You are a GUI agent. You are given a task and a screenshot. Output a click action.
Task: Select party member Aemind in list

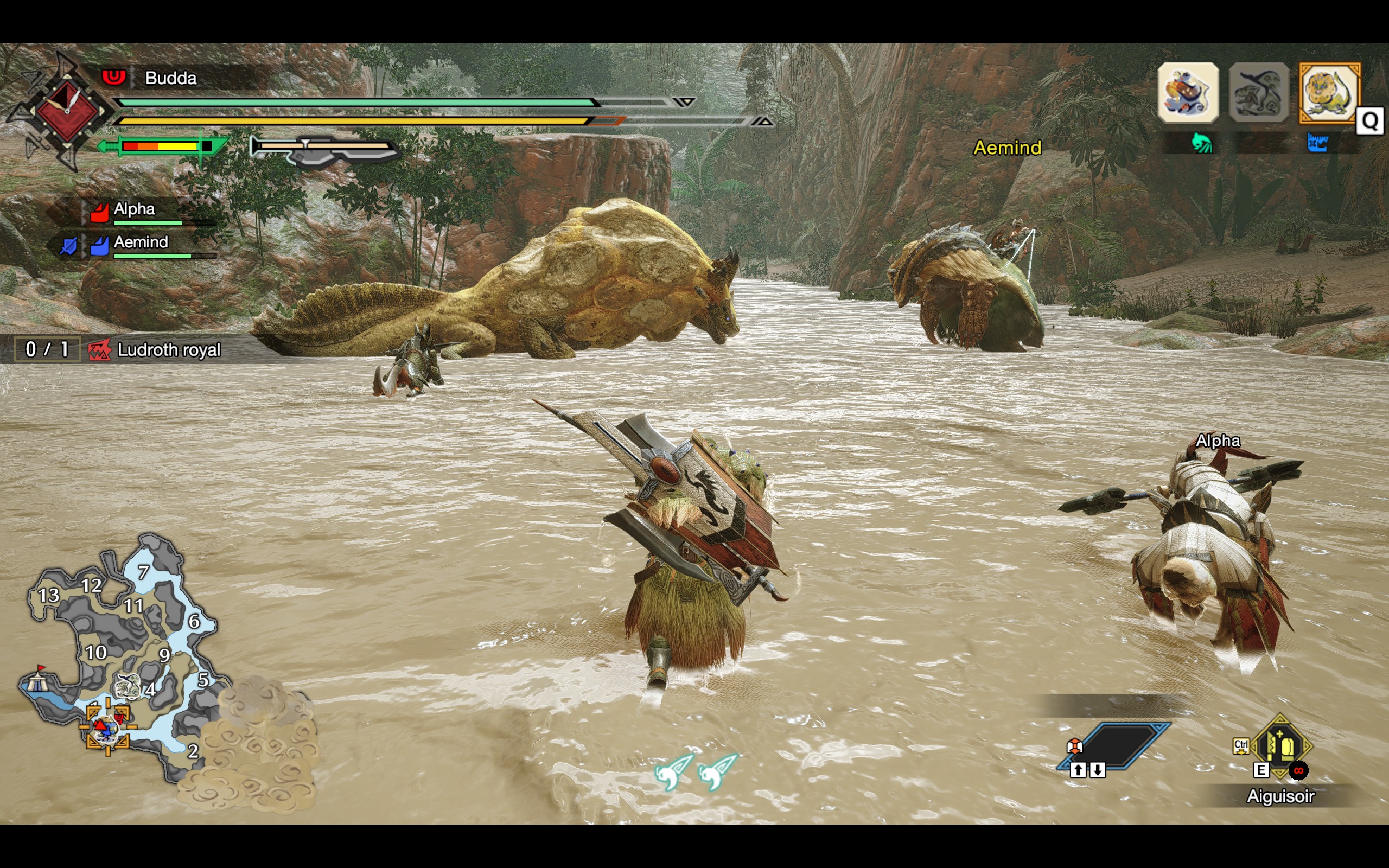[x=141, y=244]
